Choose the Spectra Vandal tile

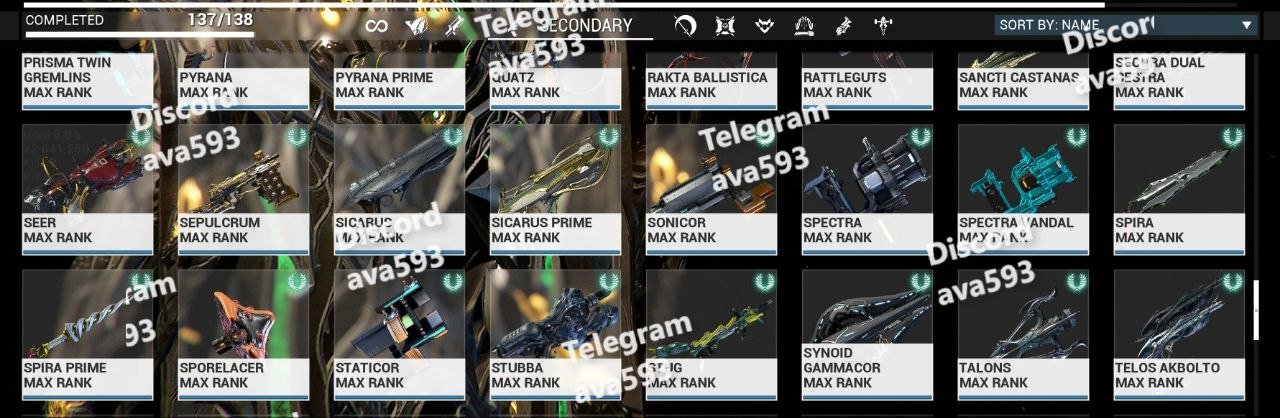tap(1024, 189)
